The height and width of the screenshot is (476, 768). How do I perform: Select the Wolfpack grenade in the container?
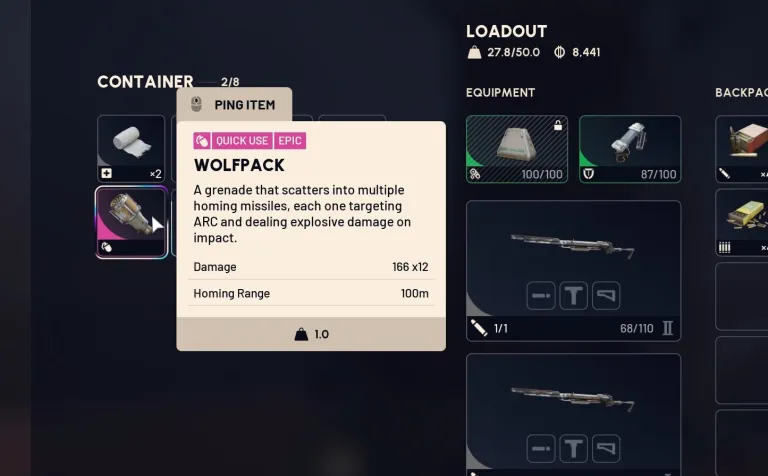pos(131,221)
